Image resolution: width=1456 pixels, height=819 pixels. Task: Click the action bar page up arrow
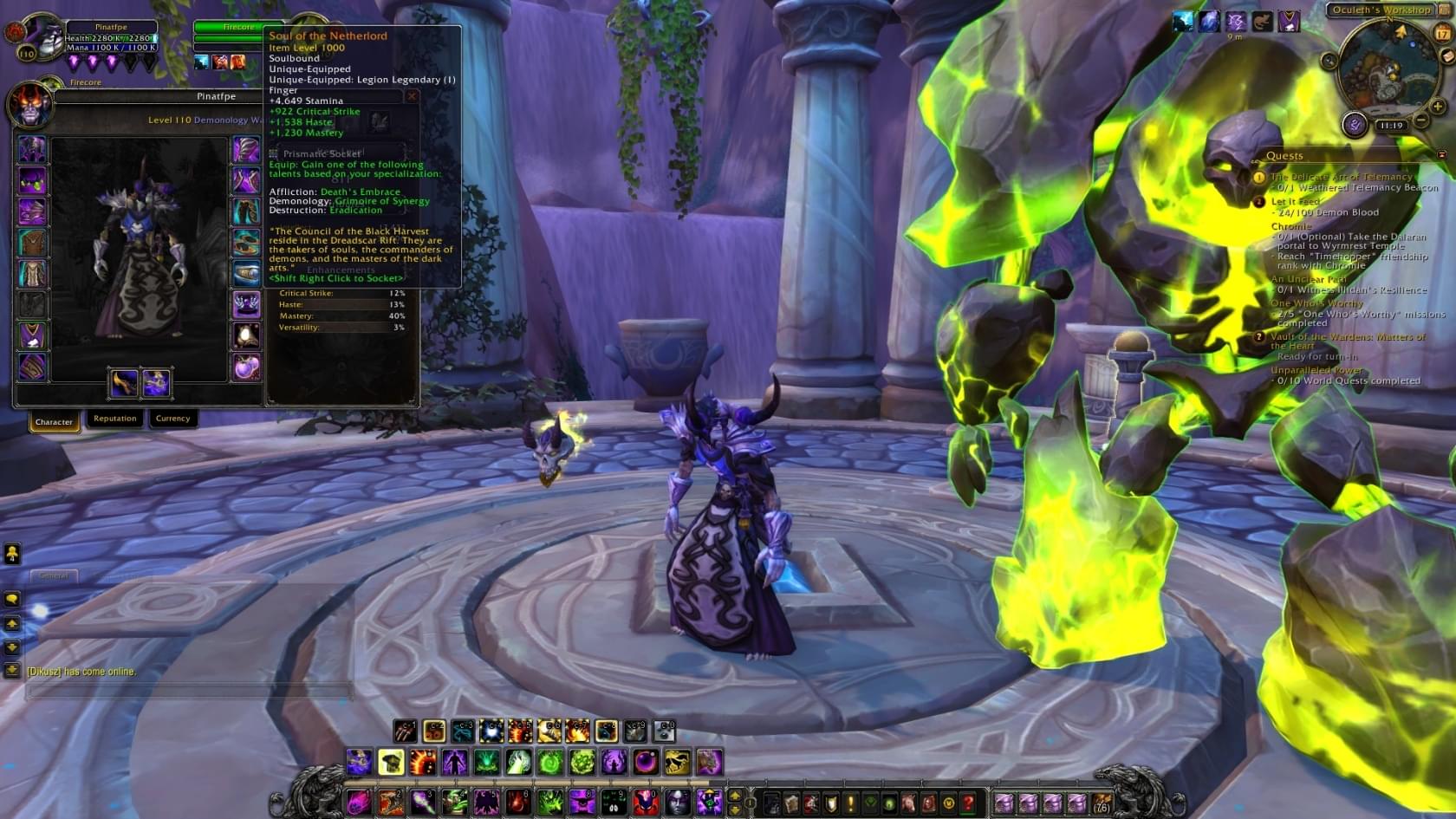pyautogui.click(x=735, y=796)
